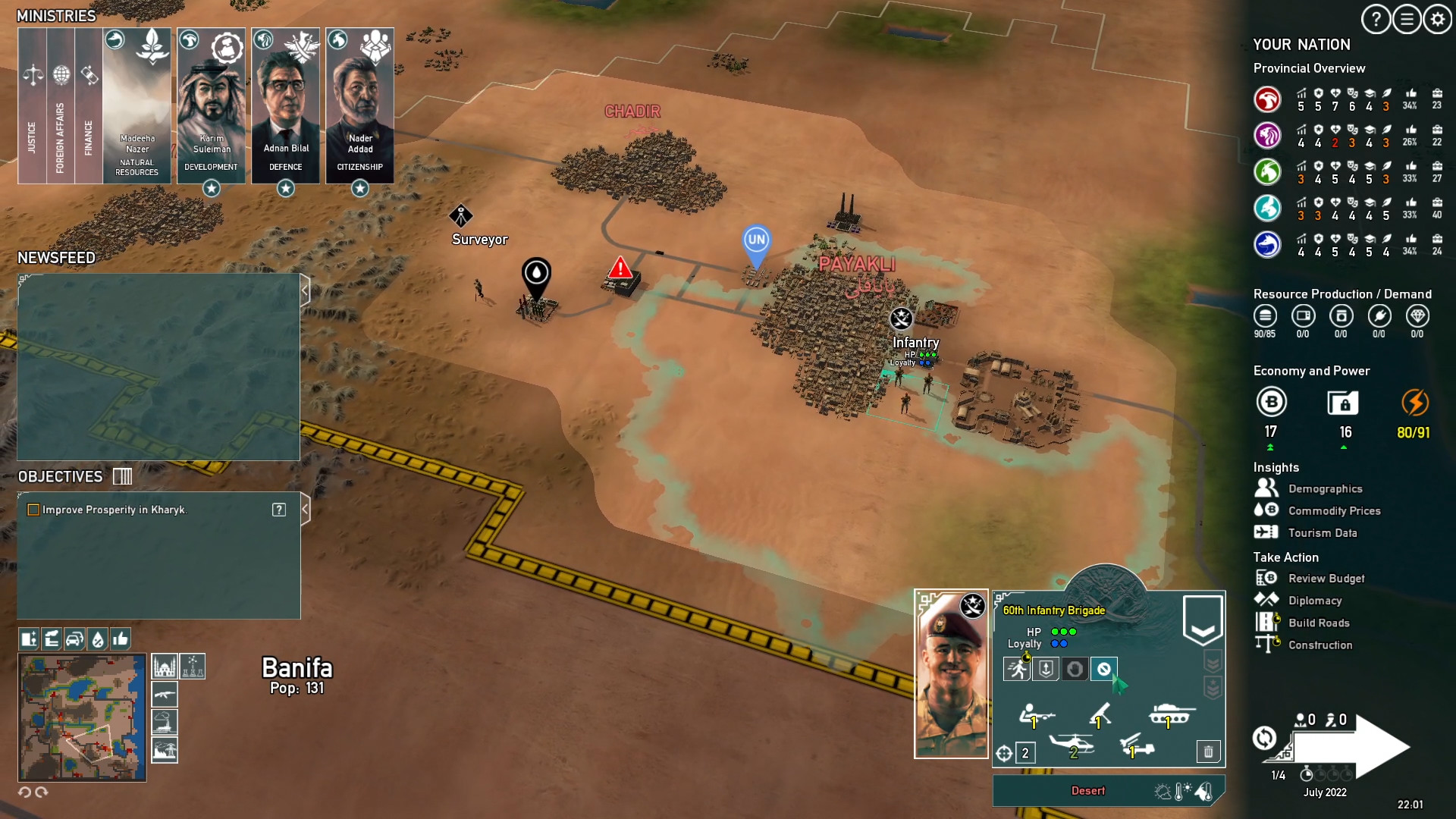This screenshot has width=1456, height=819.
Task: Select the Fortify order for the brigade
Action: 1045,670
